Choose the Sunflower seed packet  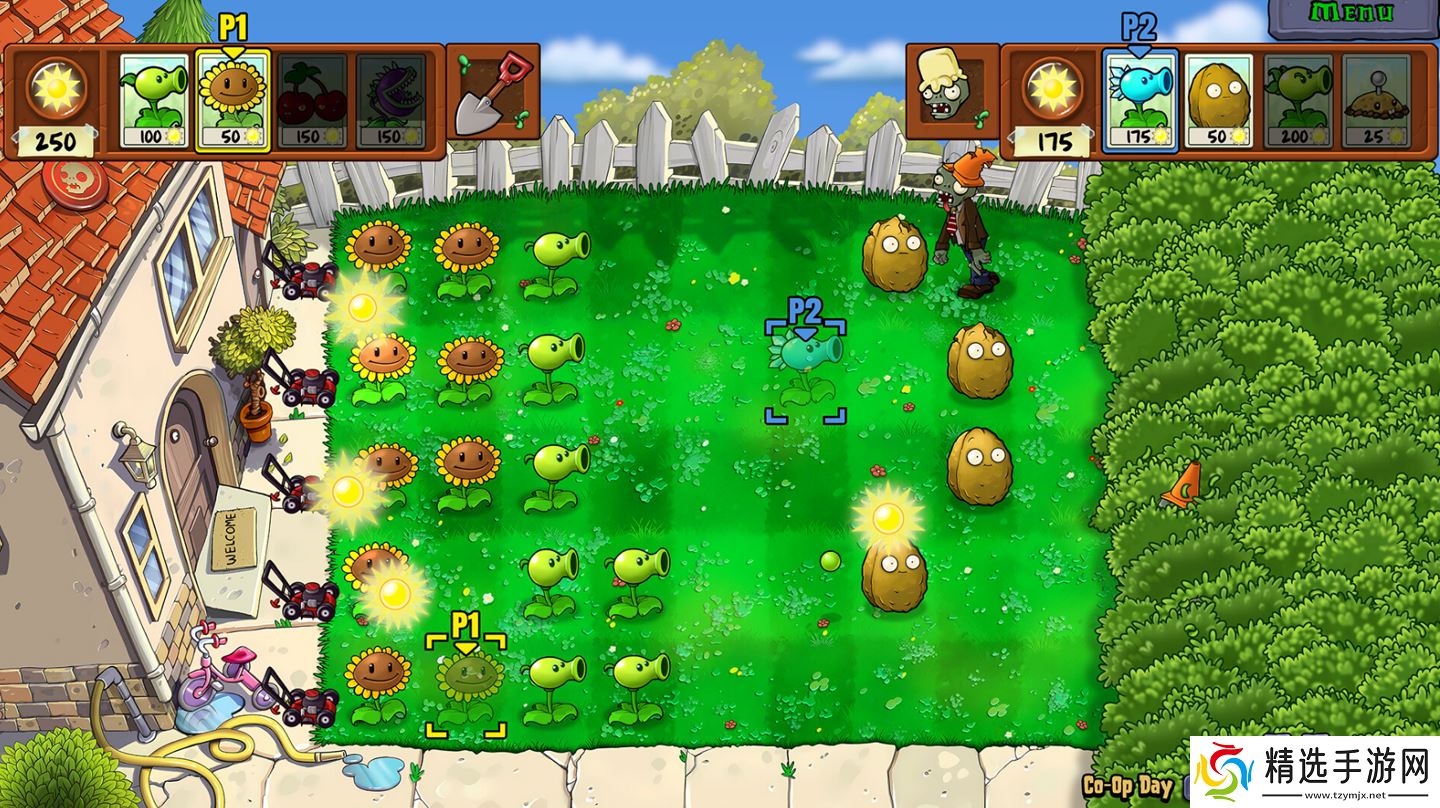(232, 100)
